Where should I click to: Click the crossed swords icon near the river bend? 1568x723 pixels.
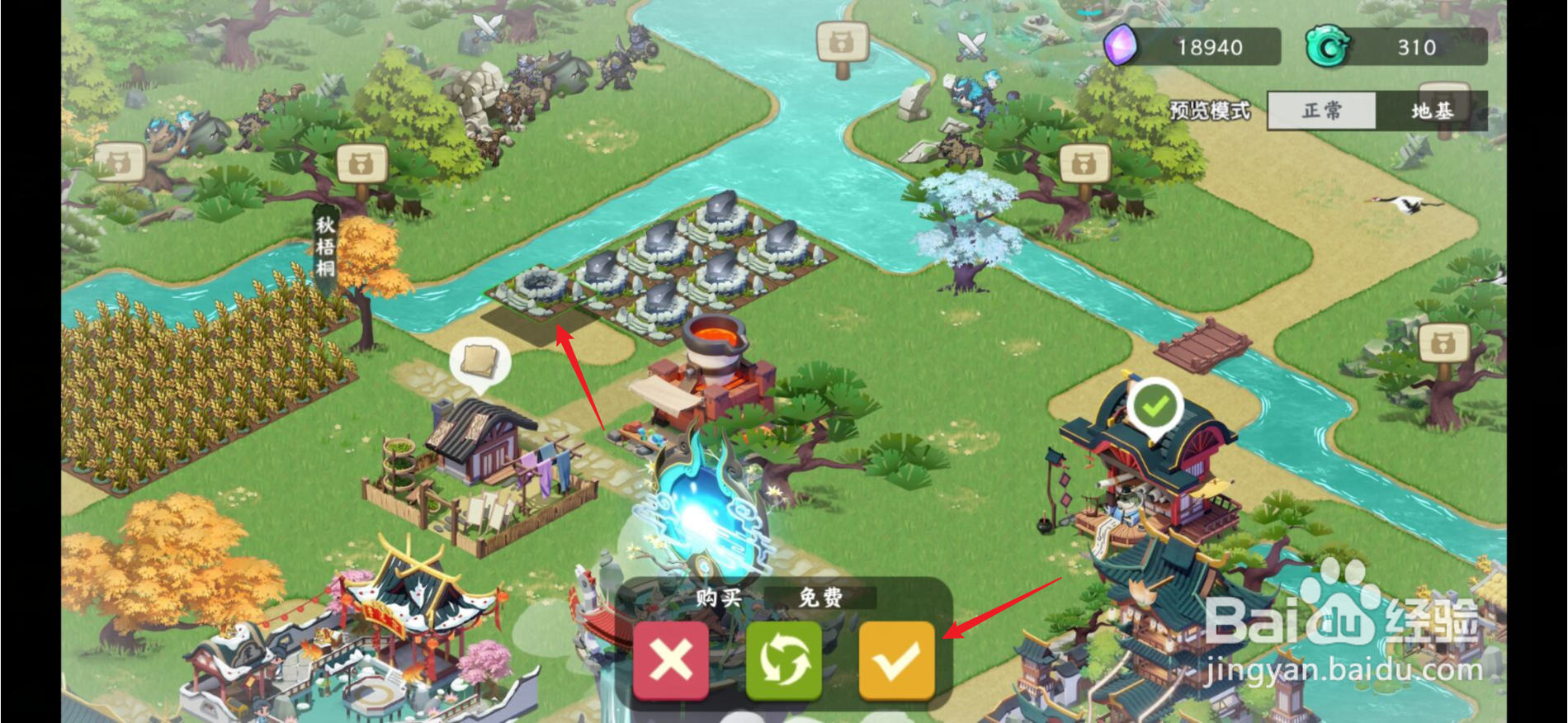[x=970, y=45]
